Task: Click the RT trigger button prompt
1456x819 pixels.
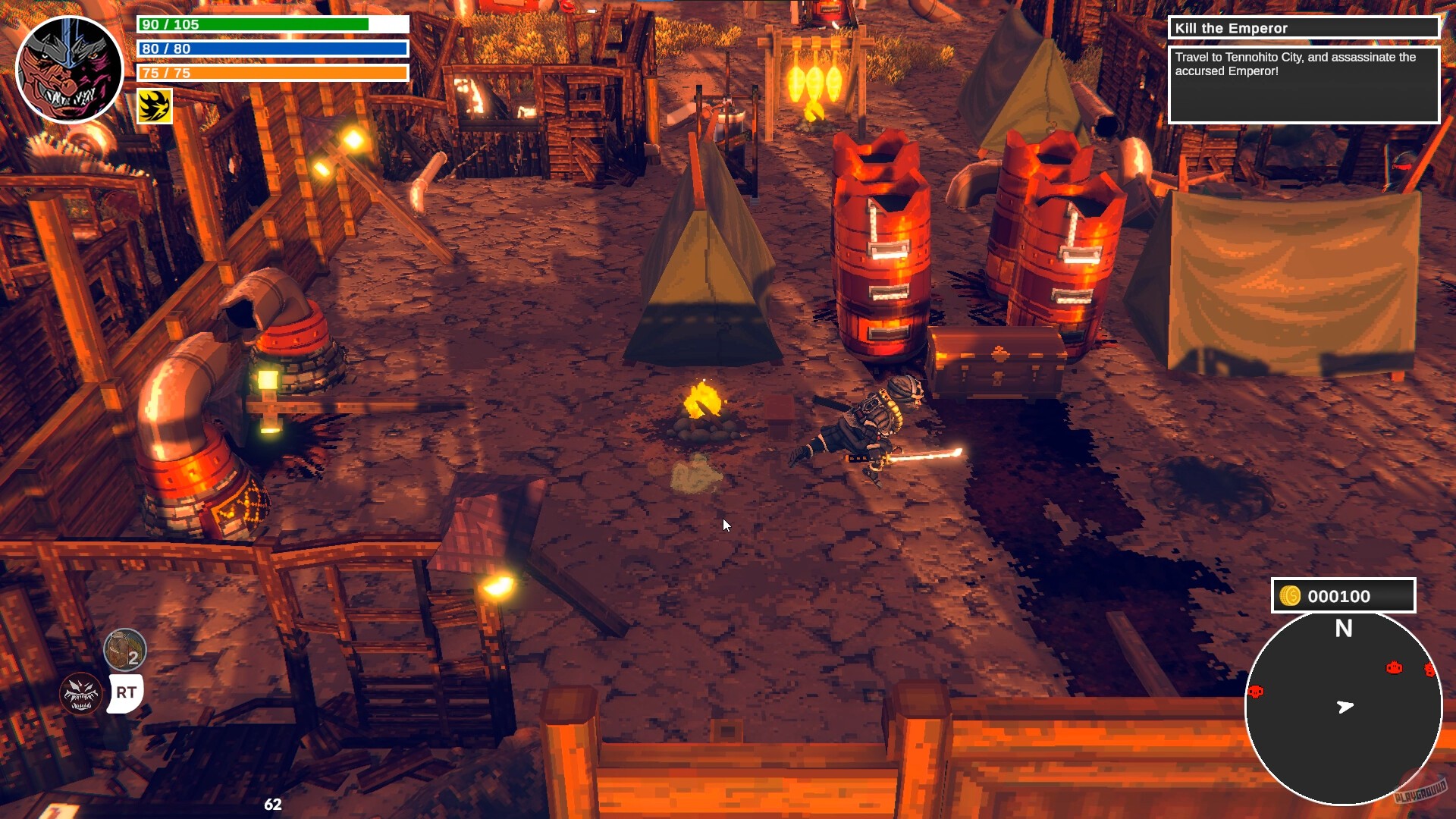Action: pos(127,692)
